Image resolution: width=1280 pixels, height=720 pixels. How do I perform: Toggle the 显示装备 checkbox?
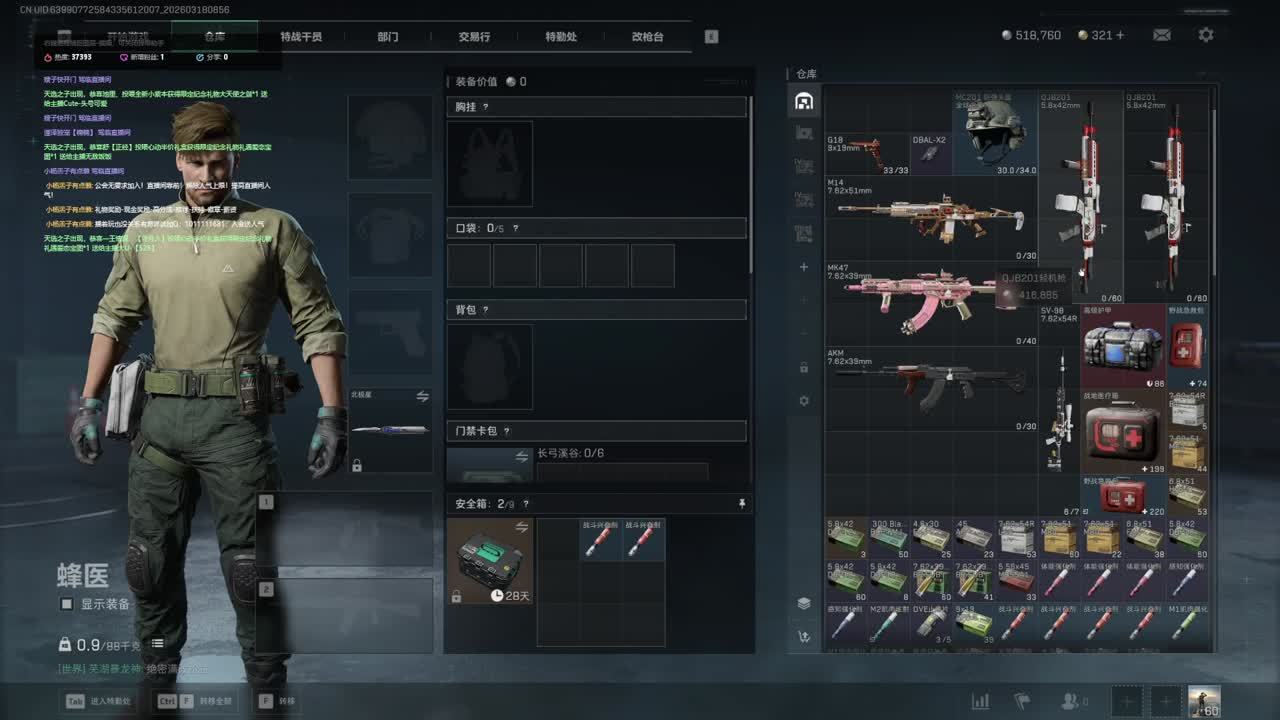67,604
